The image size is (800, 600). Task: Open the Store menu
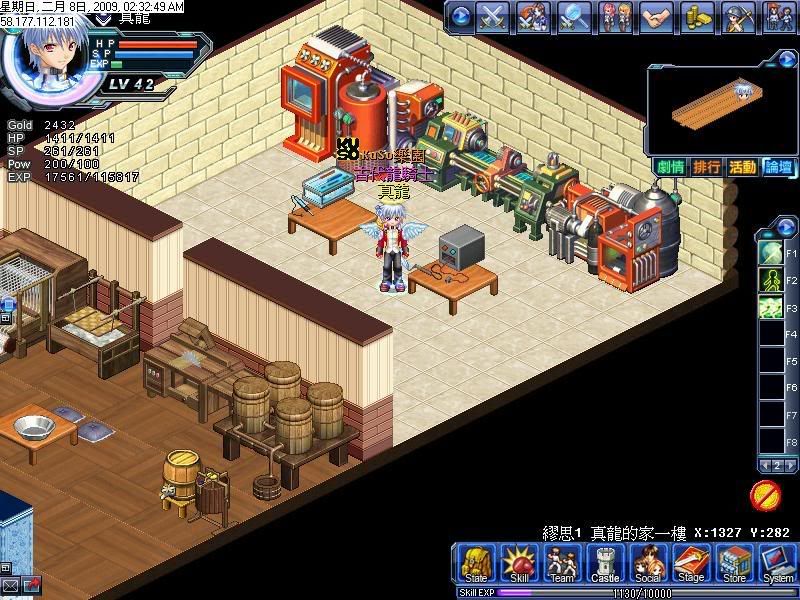tap(735, 564)
